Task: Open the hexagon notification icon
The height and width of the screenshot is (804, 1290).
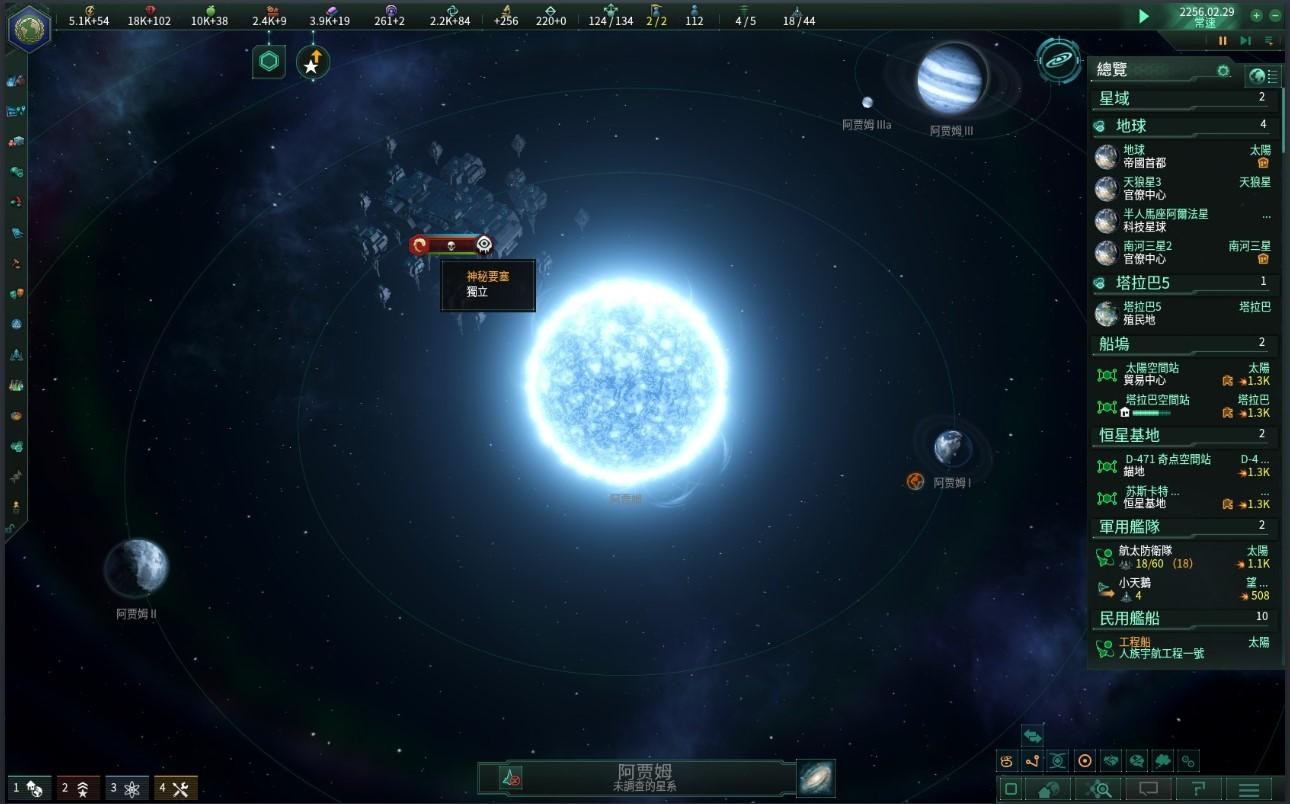Action: (268, 62)
